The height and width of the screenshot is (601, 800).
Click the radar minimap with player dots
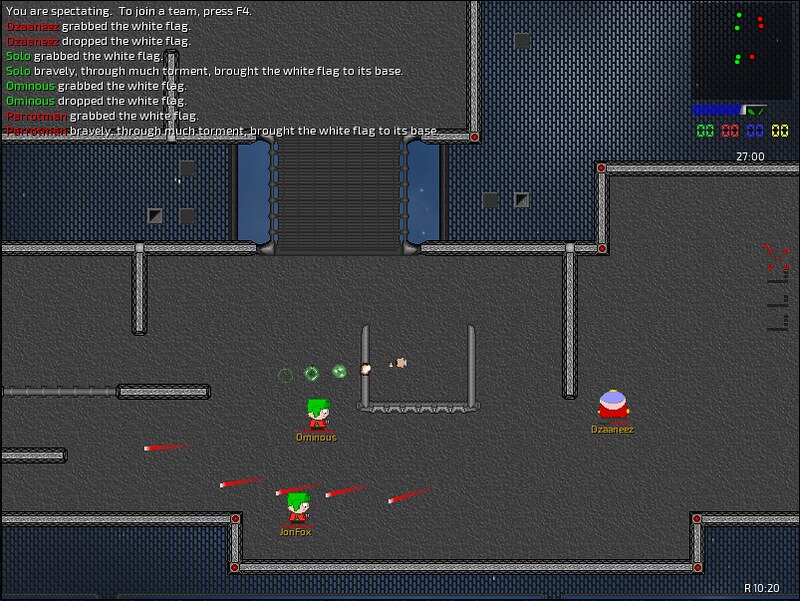[741, 50]
